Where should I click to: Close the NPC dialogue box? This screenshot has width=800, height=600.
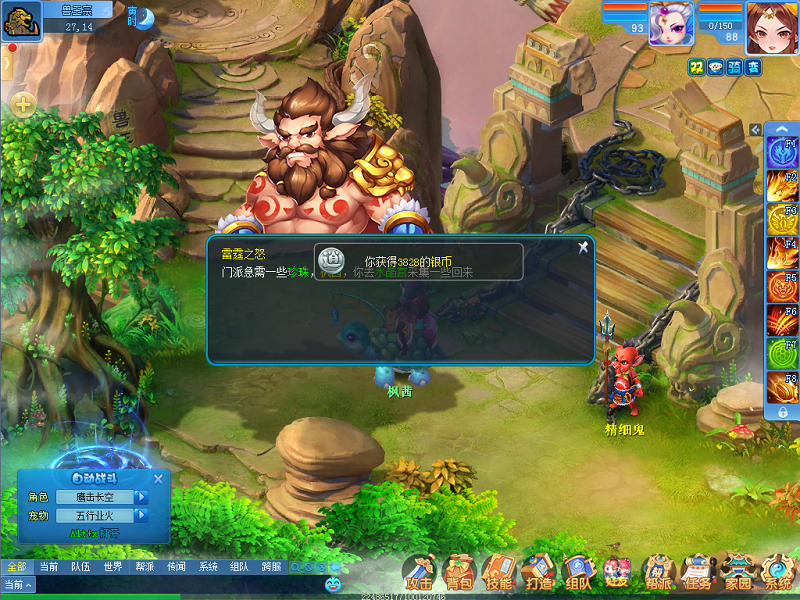583,247
